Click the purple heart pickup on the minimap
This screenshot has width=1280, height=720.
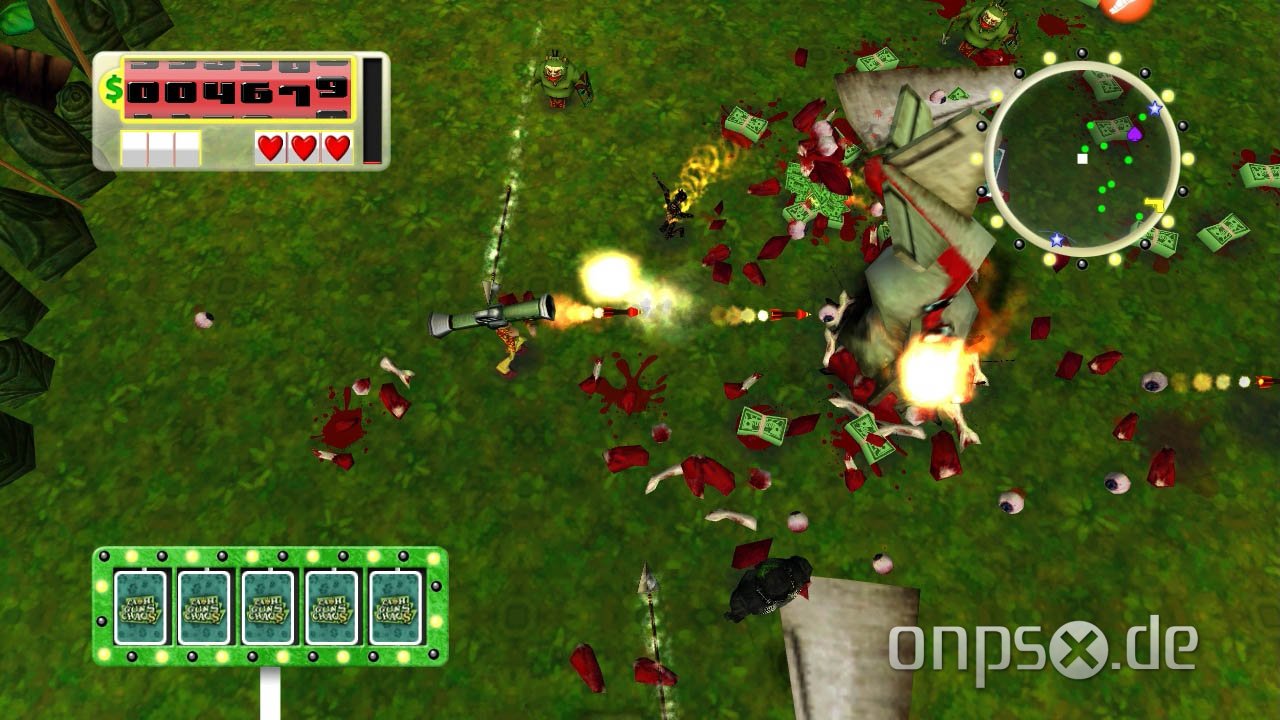click(1136, 134)
